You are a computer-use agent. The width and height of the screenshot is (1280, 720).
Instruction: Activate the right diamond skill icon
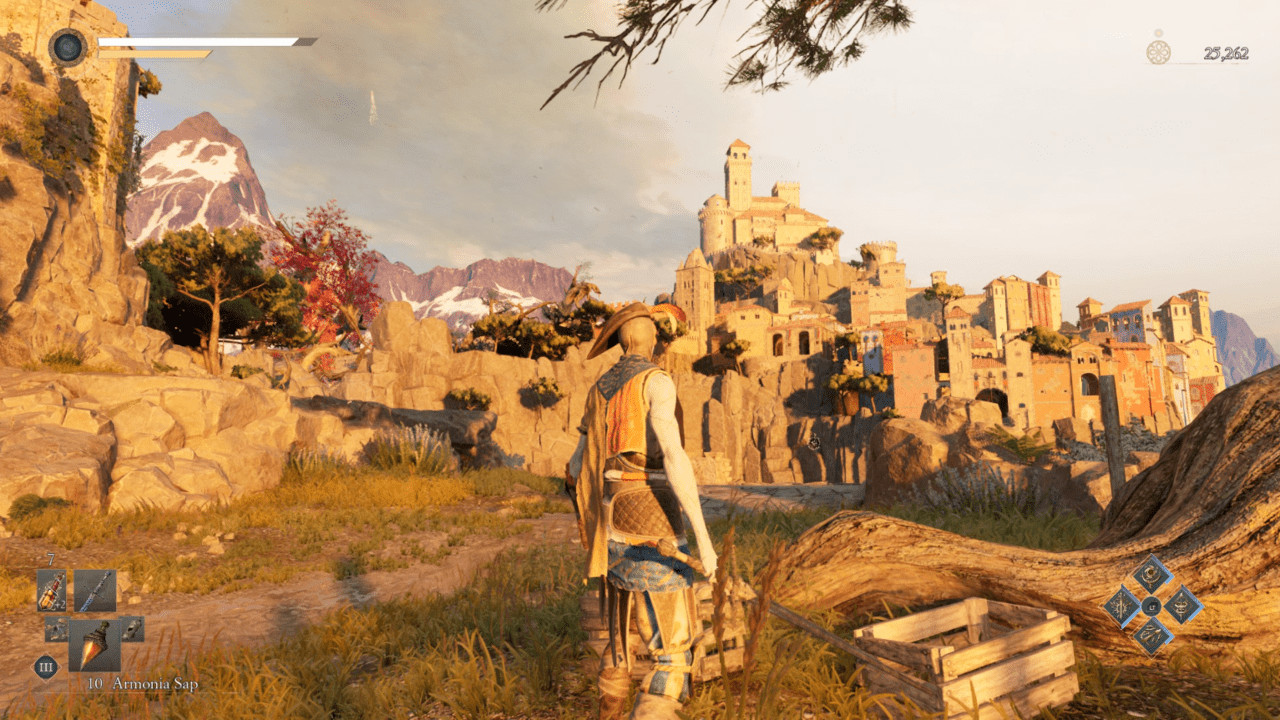click(1183, 605)
